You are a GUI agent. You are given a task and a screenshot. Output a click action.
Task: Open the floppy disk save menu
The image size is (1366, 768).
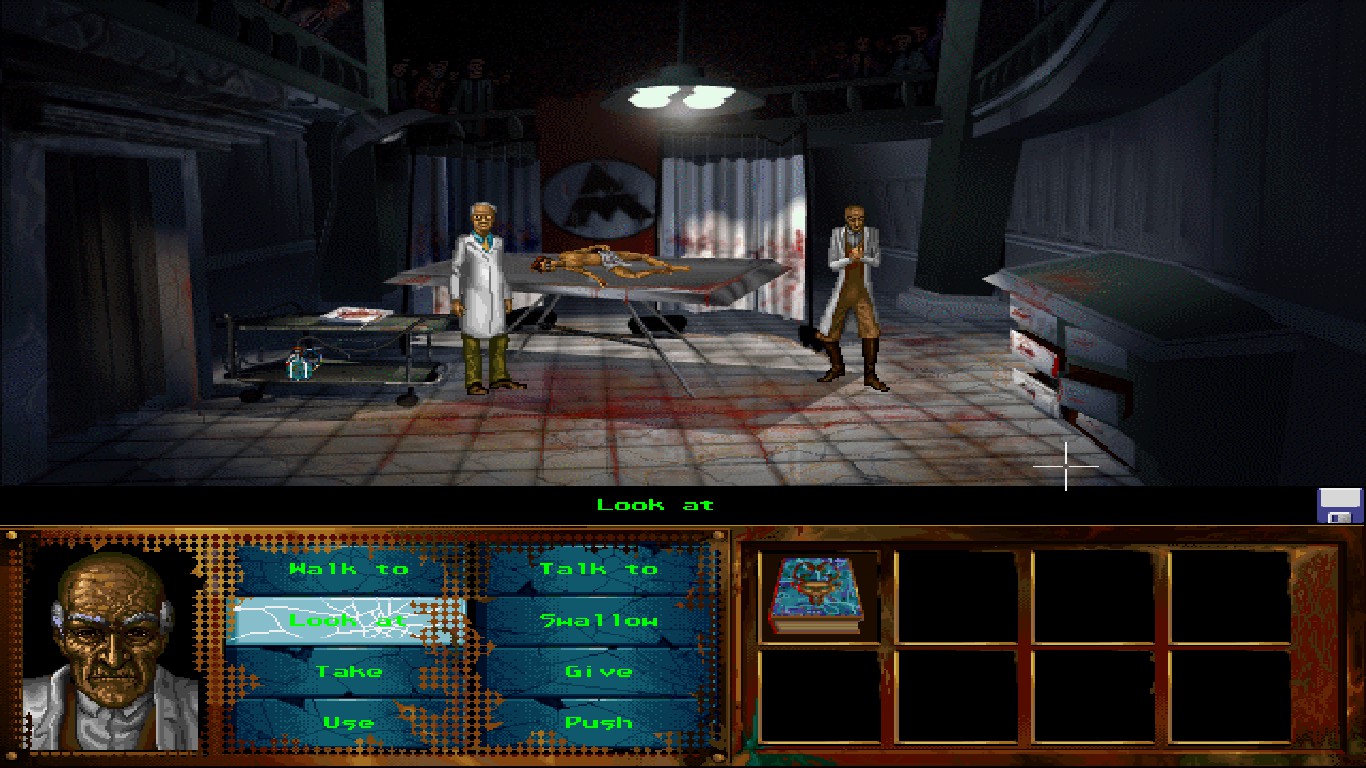(x=1340, y=505)
